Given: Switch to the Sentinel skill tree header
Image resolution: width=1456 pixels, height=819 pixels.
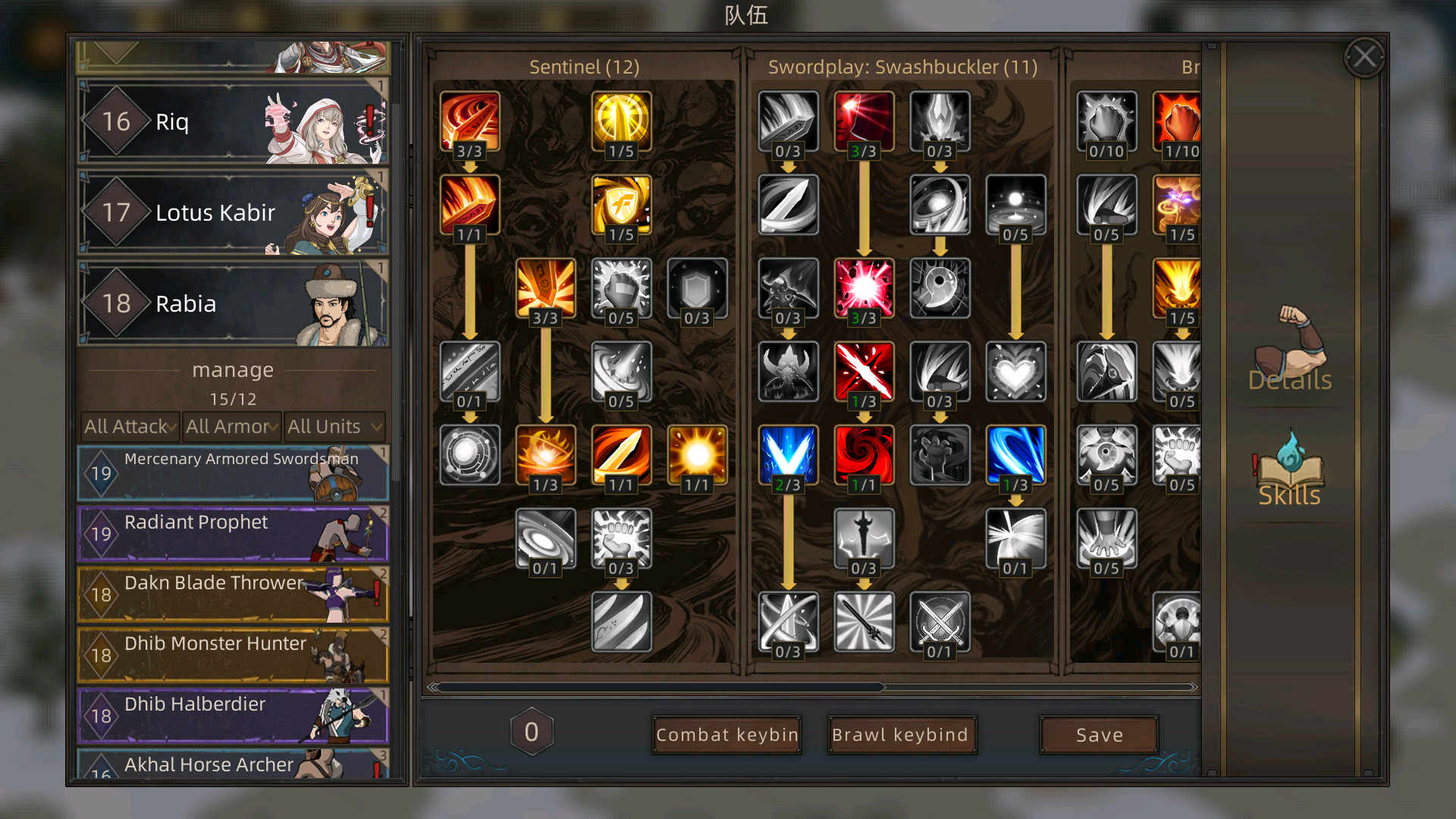Looking at the screenshot, I should (x=584, y=67).
